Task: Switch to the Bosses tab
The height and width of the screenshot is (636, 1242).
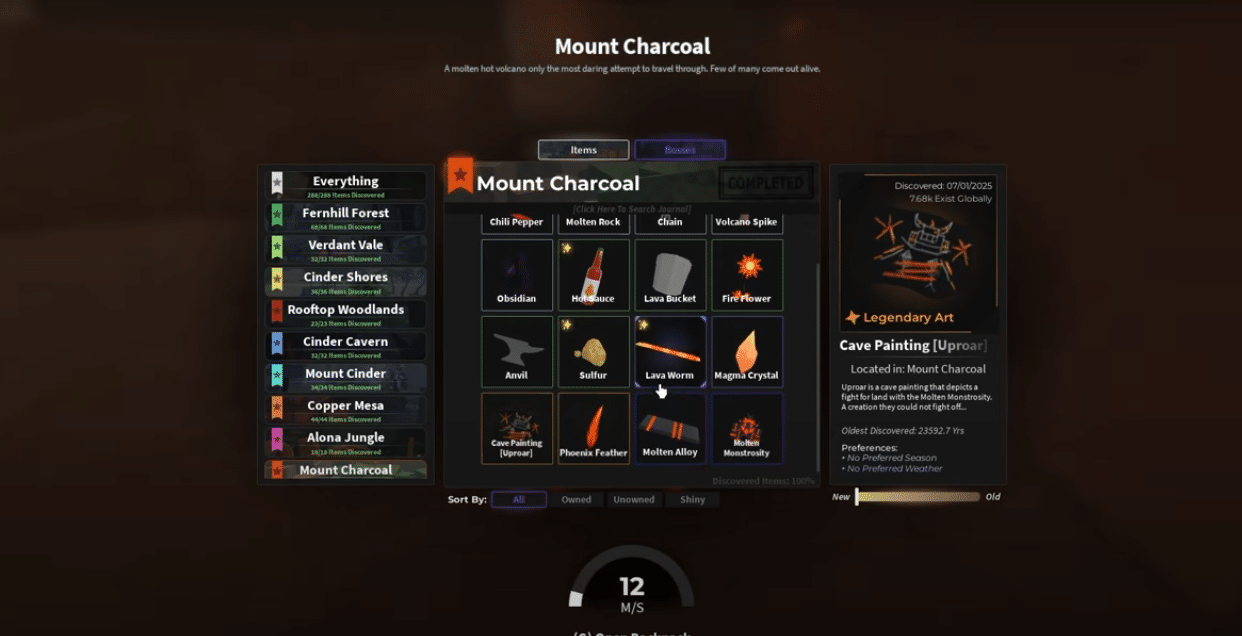Action: (680, 150)
